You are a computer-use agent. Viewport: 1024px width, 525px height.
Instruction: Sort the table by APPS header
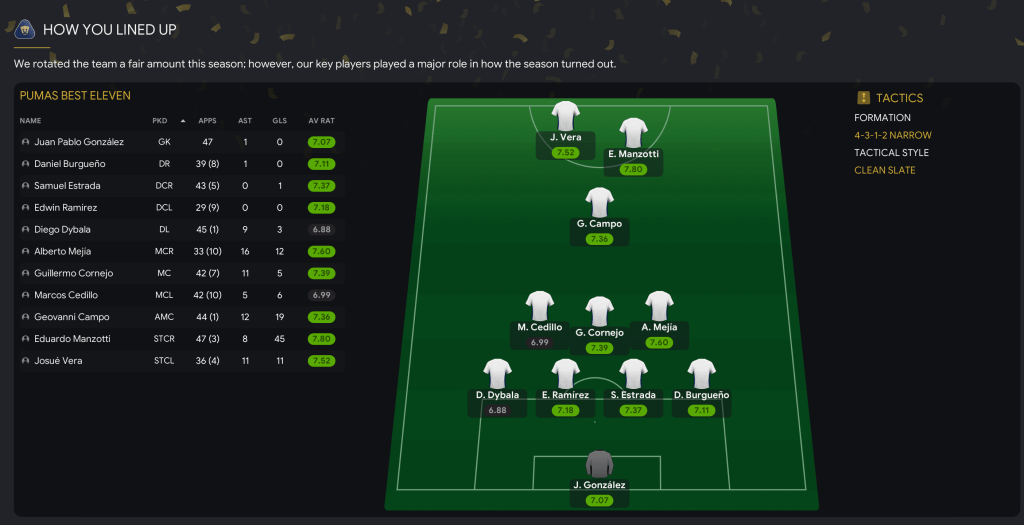(x=207, y=121)
